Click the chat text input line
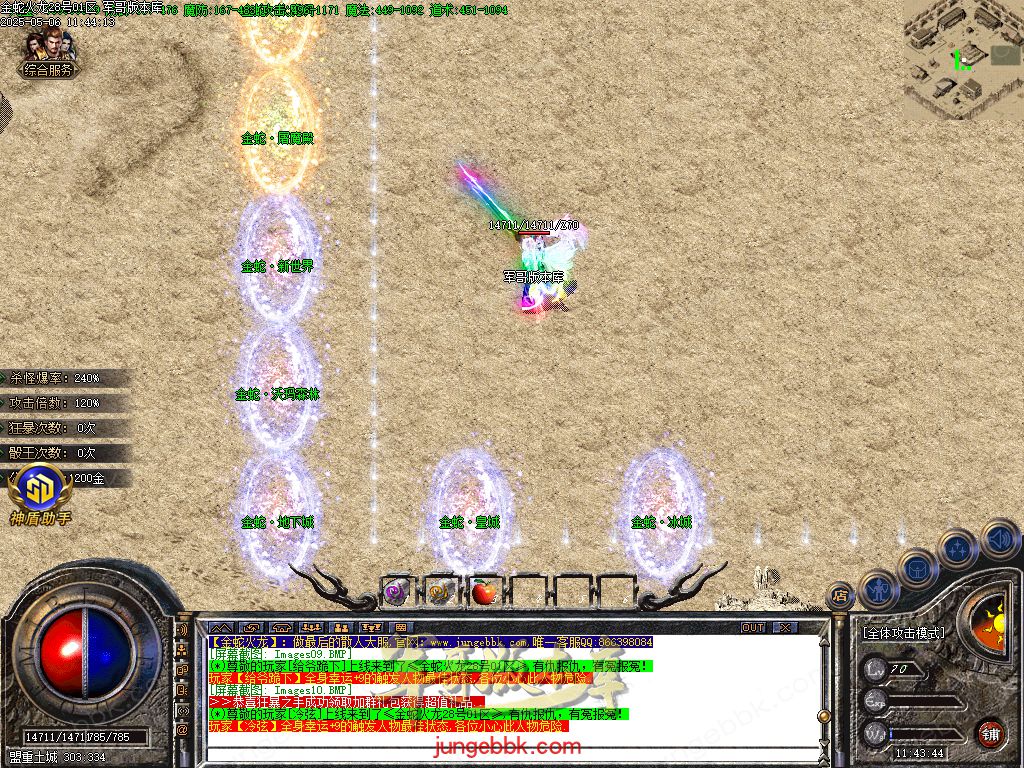Image resolution: width=1024 pixels, height=768 pixels. pyautogui.click(x=500, y=747)
